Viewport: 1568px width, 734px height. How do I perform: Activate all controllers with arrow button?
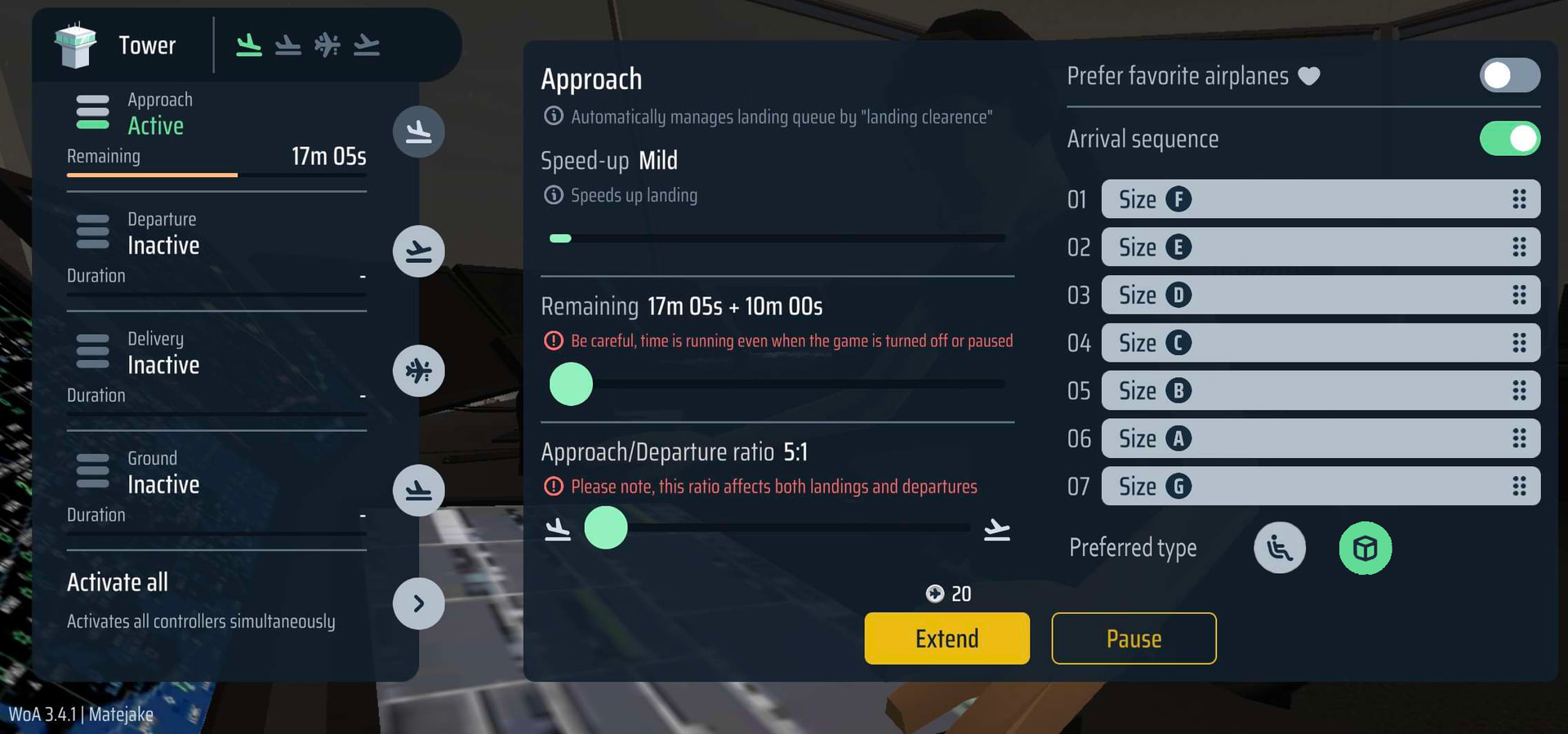419,603
